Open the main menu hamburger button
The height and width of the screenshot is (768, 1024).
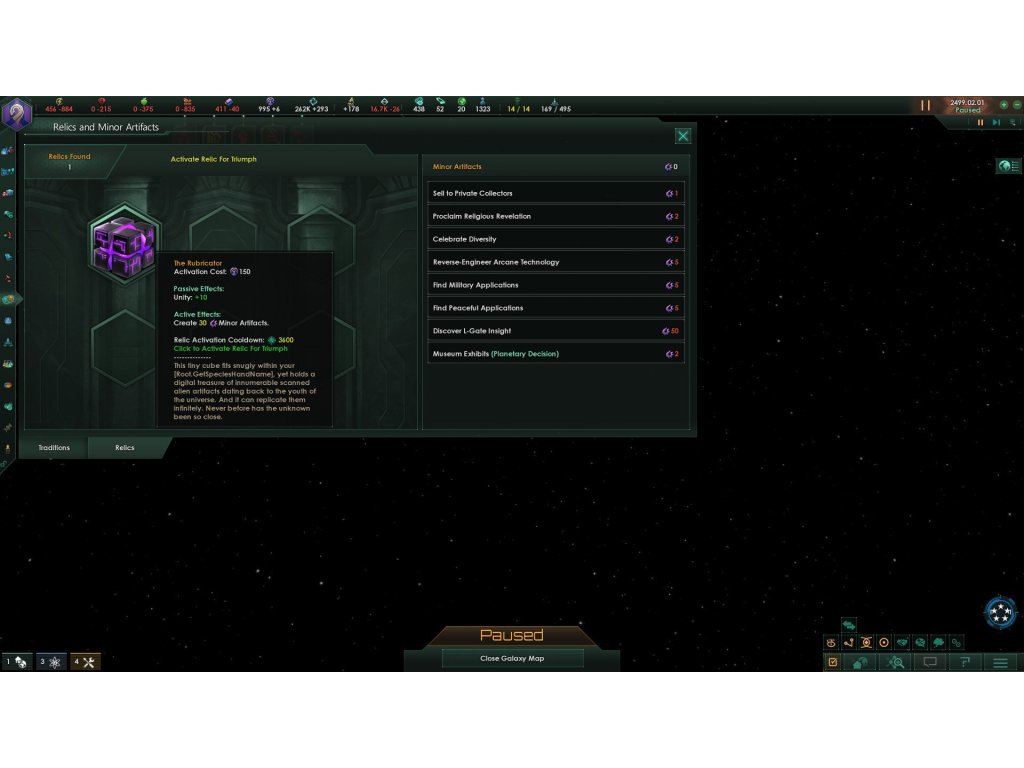coord(999,662)
